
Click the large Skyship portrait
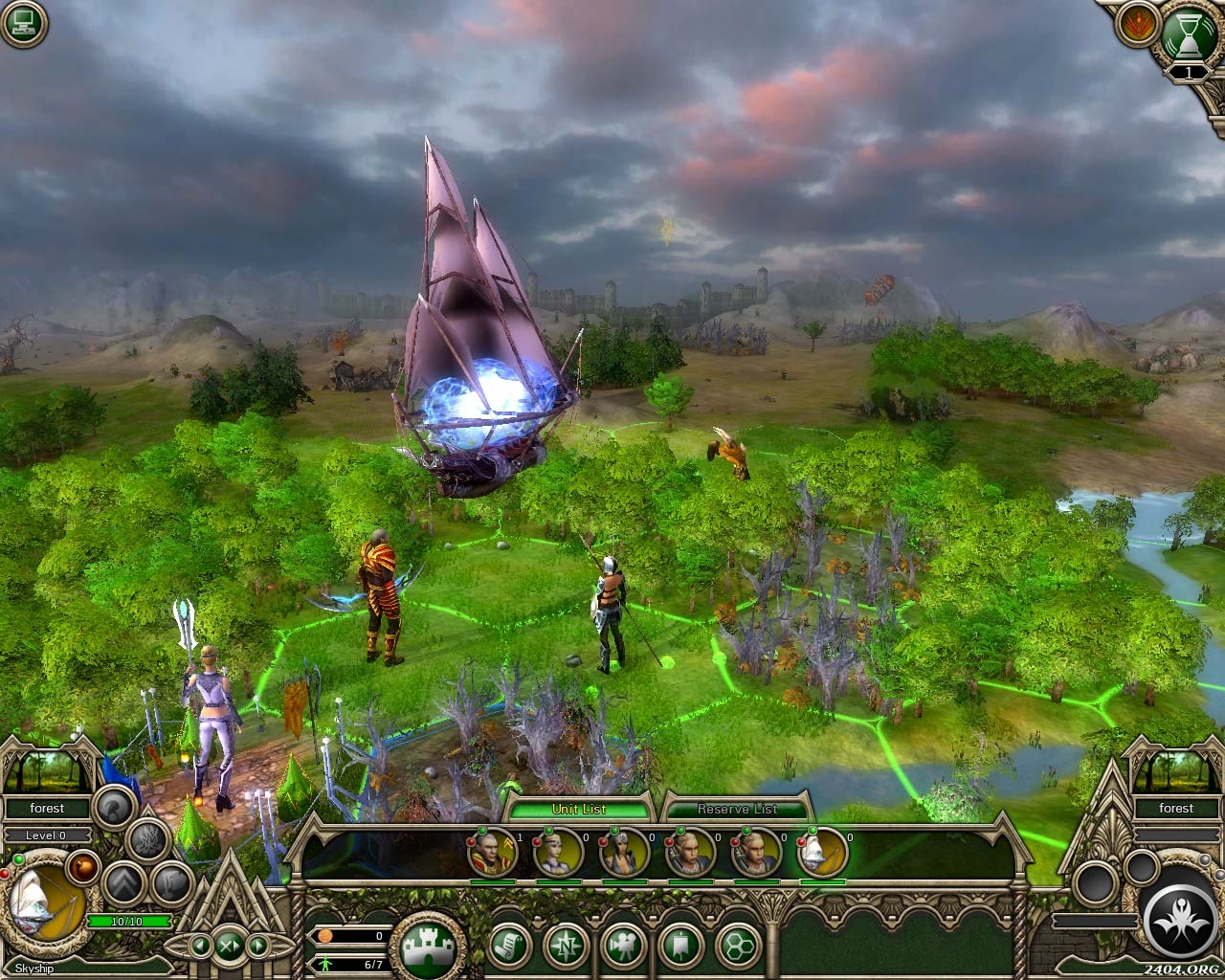tap(43, 904)
